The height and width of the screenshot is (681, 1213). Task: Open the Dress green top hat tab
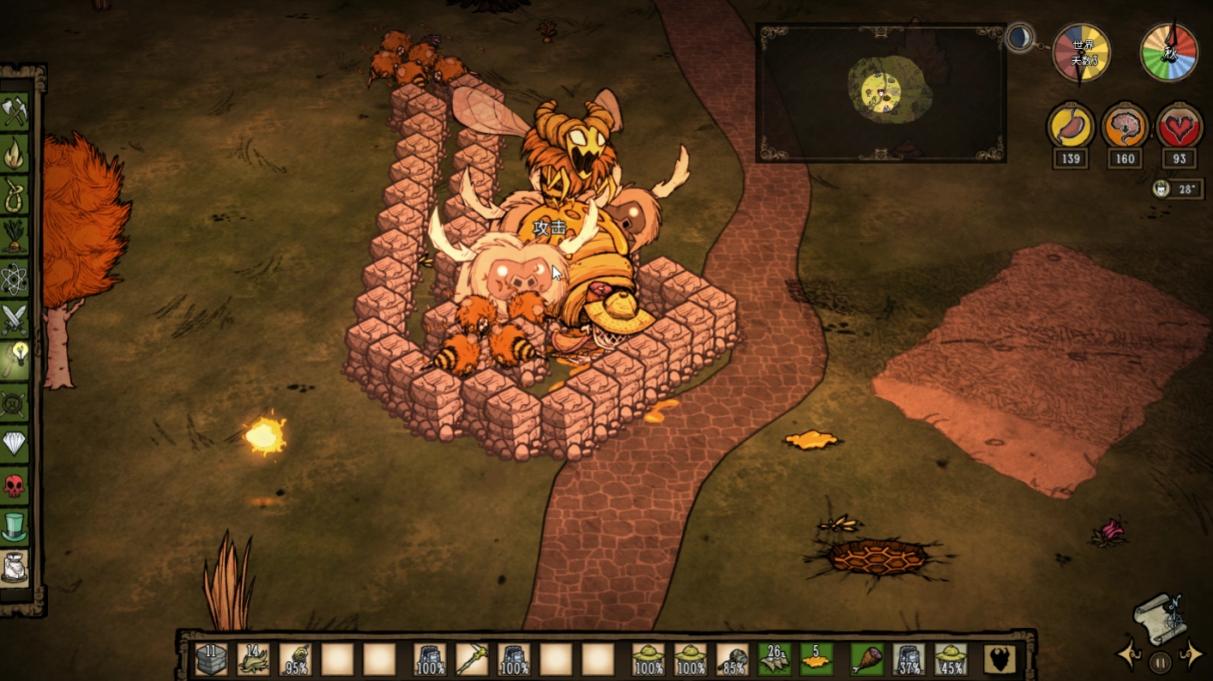click(x=14, y=526)
